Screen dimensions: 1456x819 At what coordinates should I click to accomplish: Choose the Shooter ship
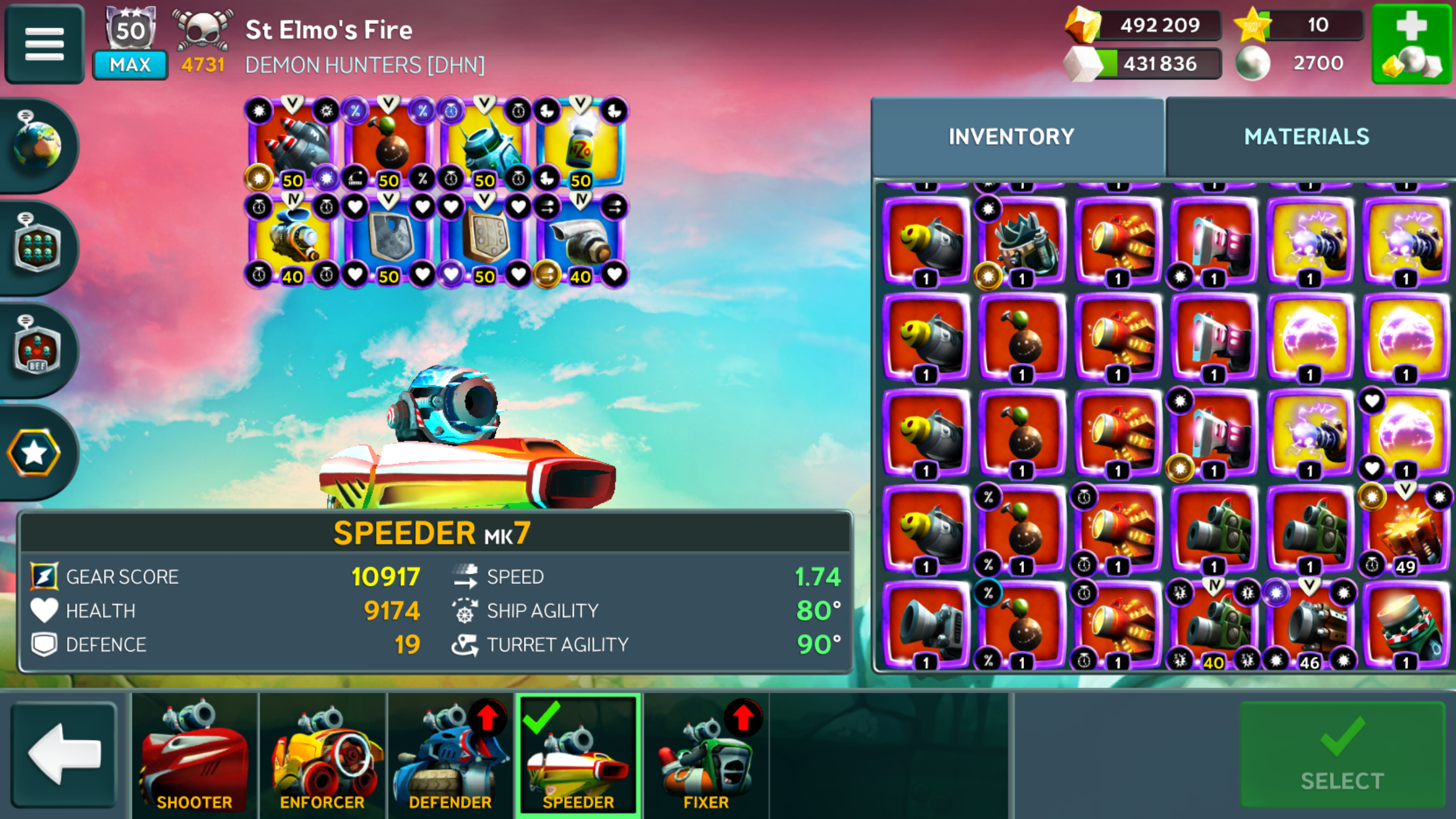coord(195,755)
